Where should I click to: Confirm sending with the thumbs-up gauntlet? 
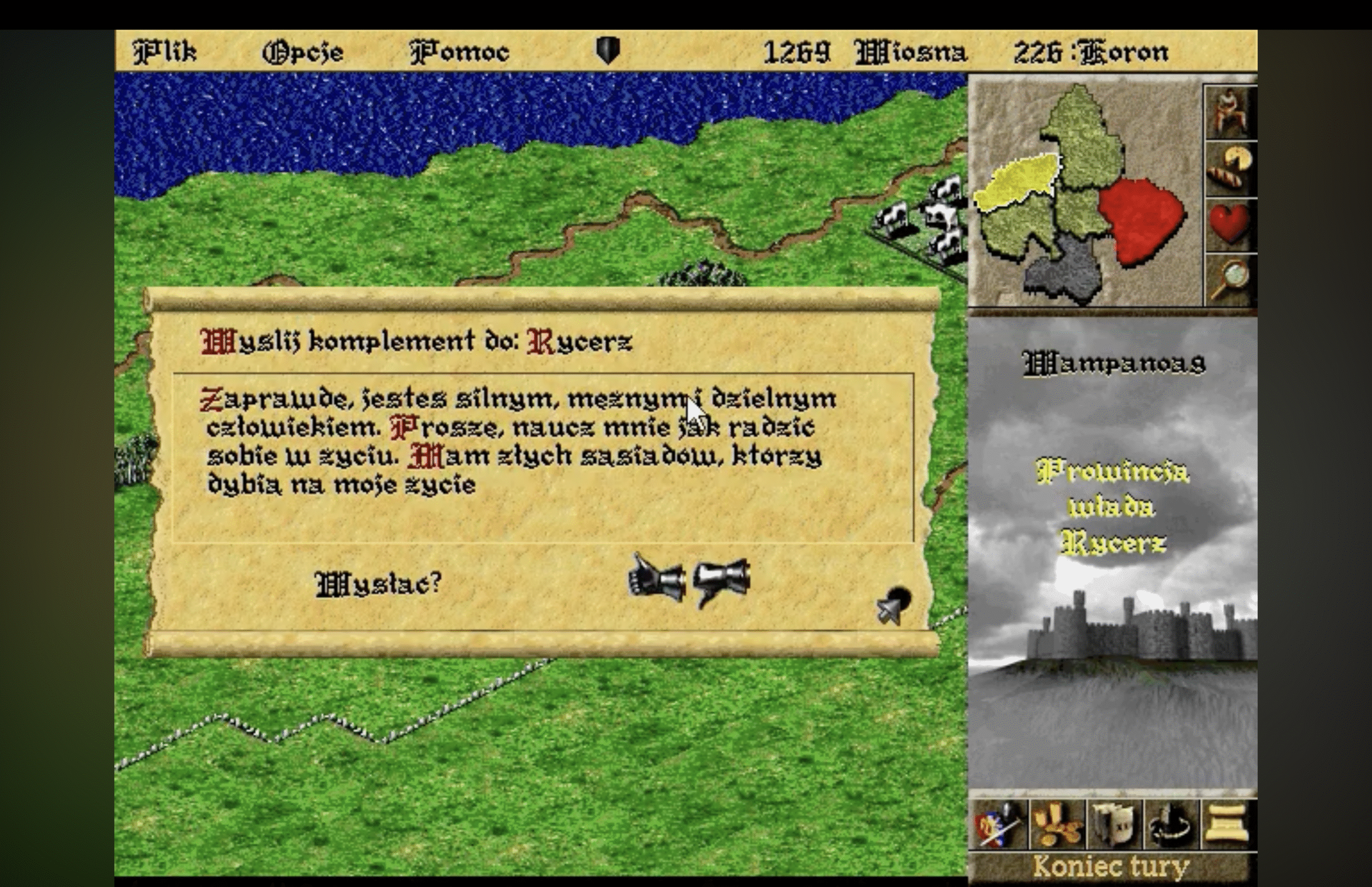coord(655,579)
